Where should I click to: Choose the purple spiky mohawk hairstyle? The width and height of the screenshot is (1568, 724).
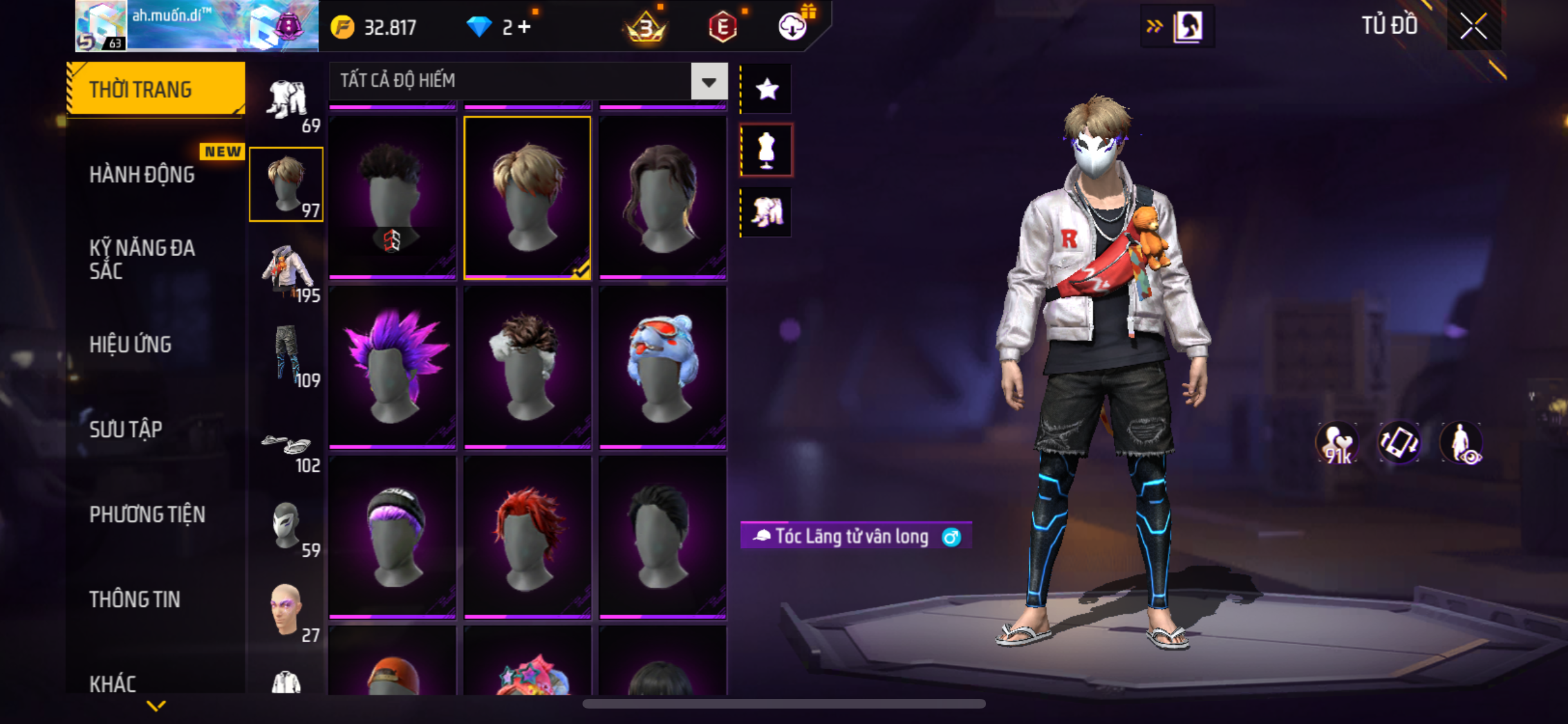click(x=392, y=366)
